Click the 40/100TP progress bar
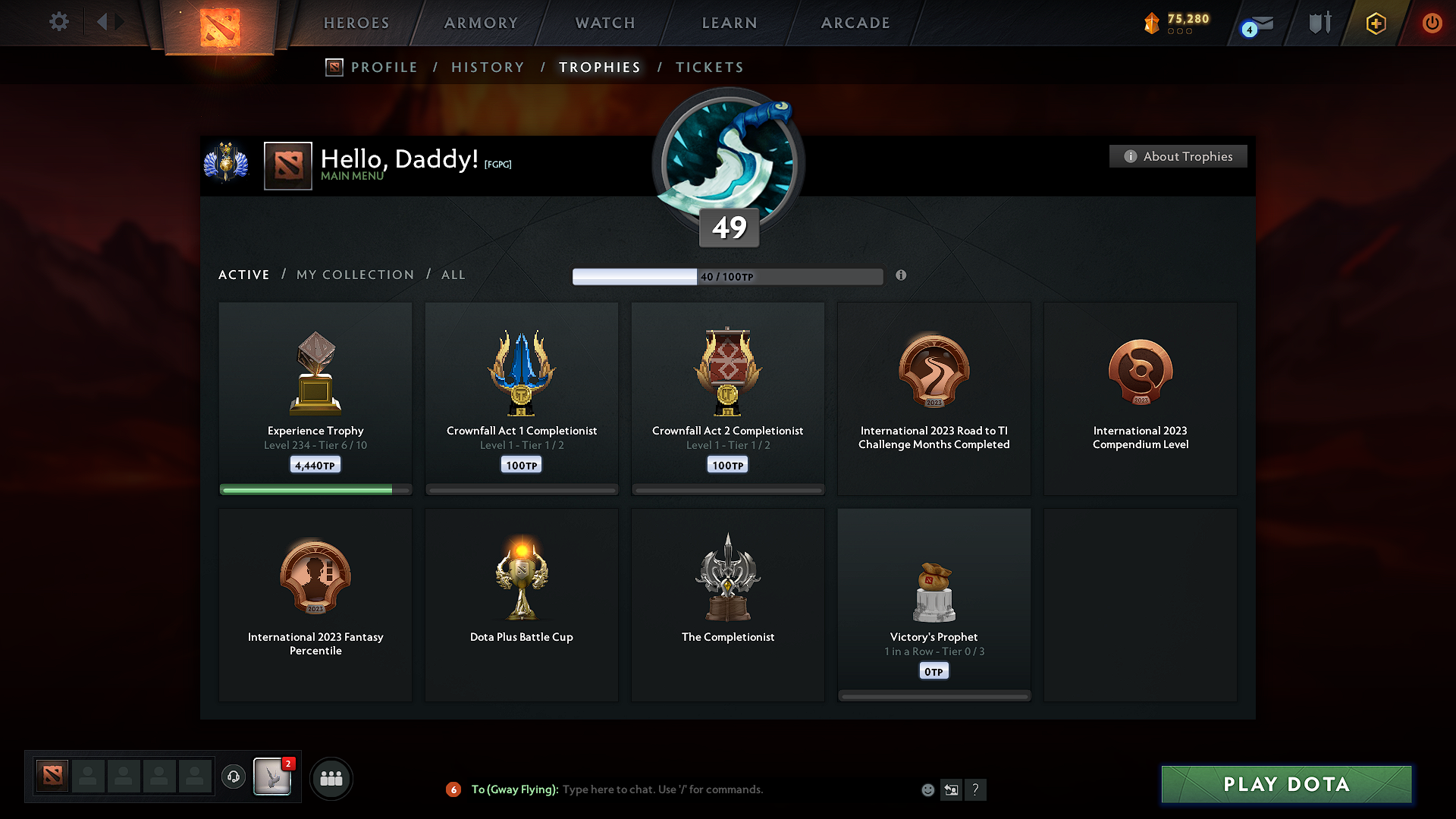1456x819 pixels. 728,276
